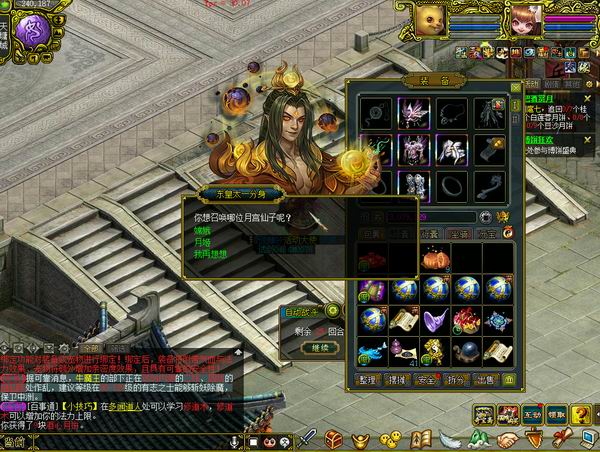Use the 拆分 split button

click(x=455, y=380)
